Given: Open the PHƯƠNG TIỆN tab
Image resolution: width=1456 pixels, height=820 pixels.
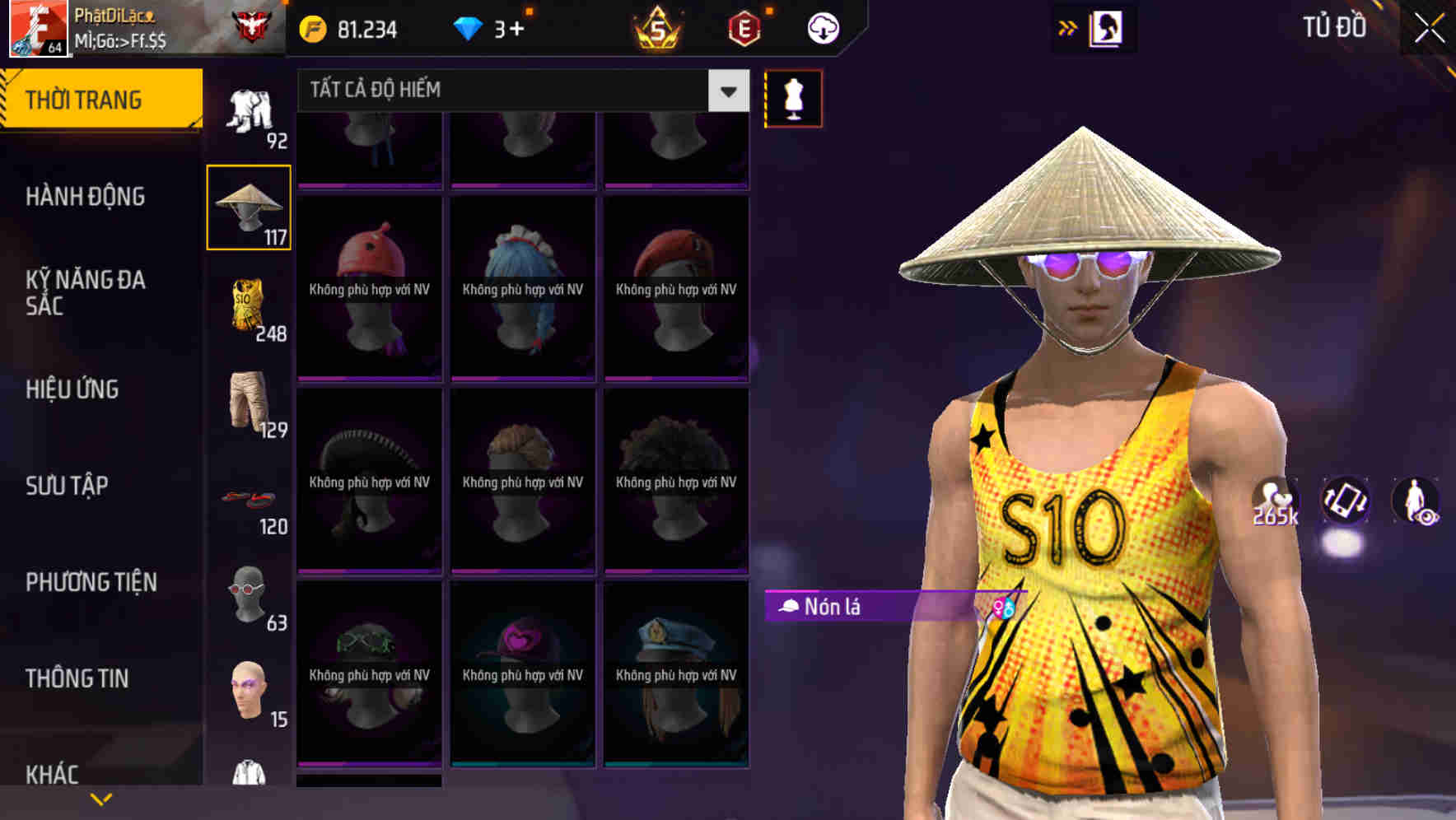Looking at the screenshot, I should coord(91,582).
